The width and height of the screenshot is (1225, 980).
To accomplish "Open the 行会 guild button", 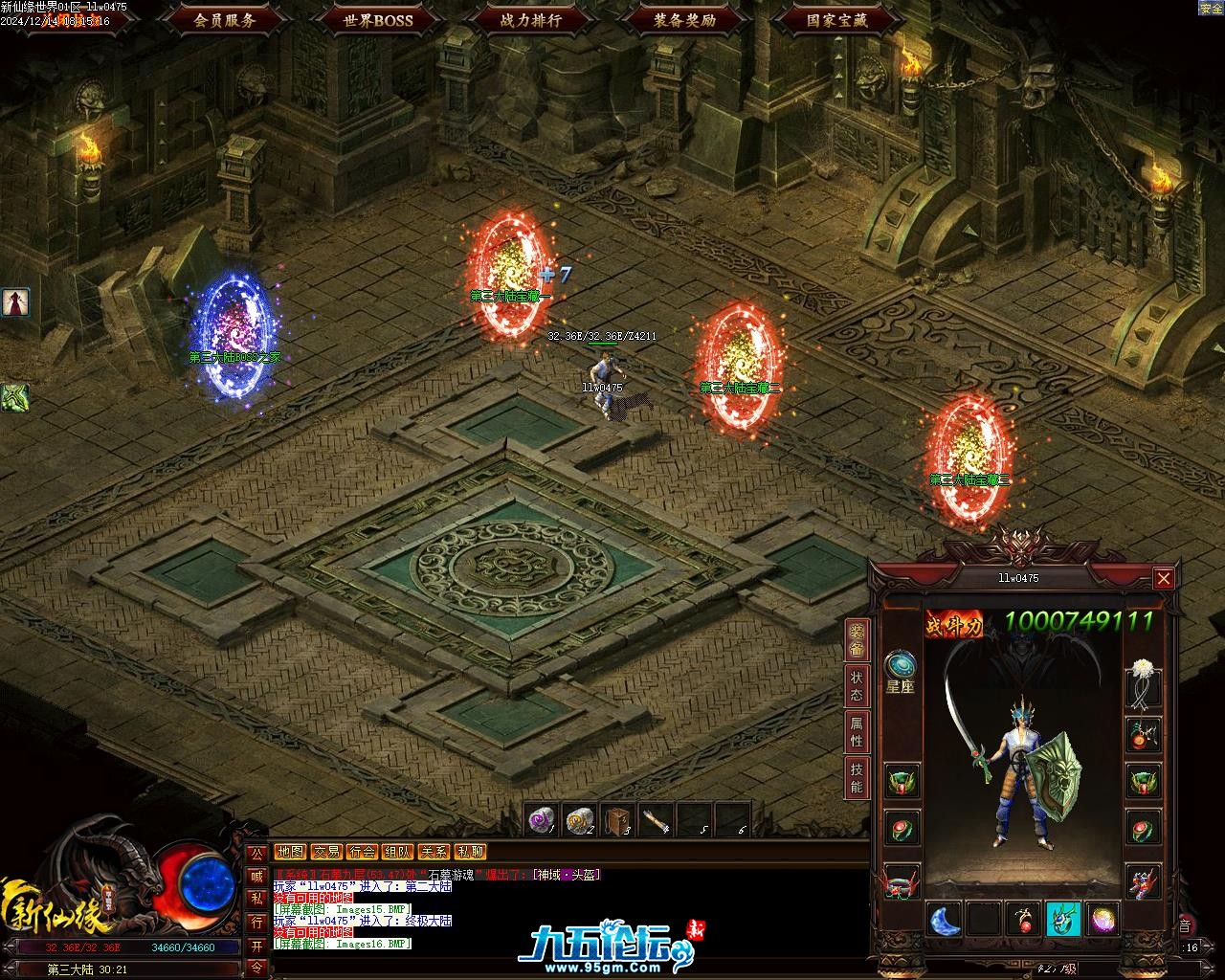I will tap(362, 852).
